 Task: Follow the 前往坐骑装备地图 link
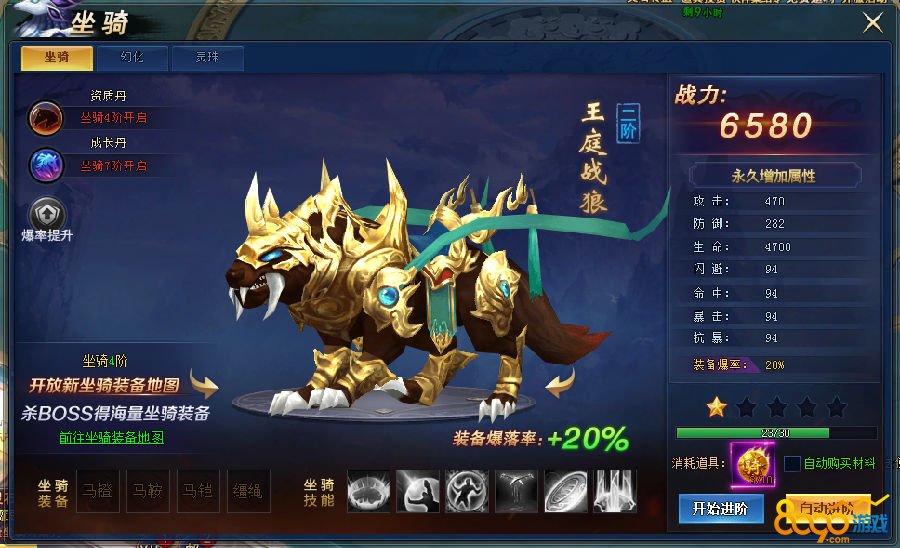tap(111, 437)
